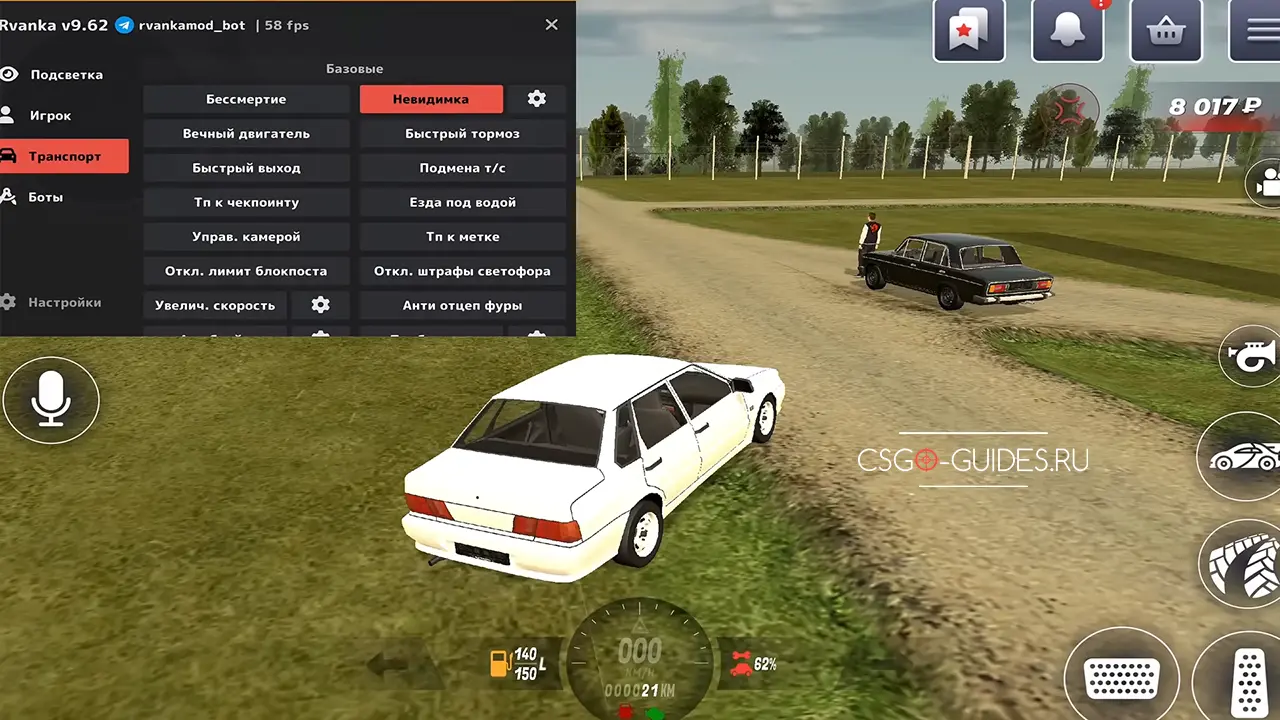Open the notifications bell

point(1068,31)
